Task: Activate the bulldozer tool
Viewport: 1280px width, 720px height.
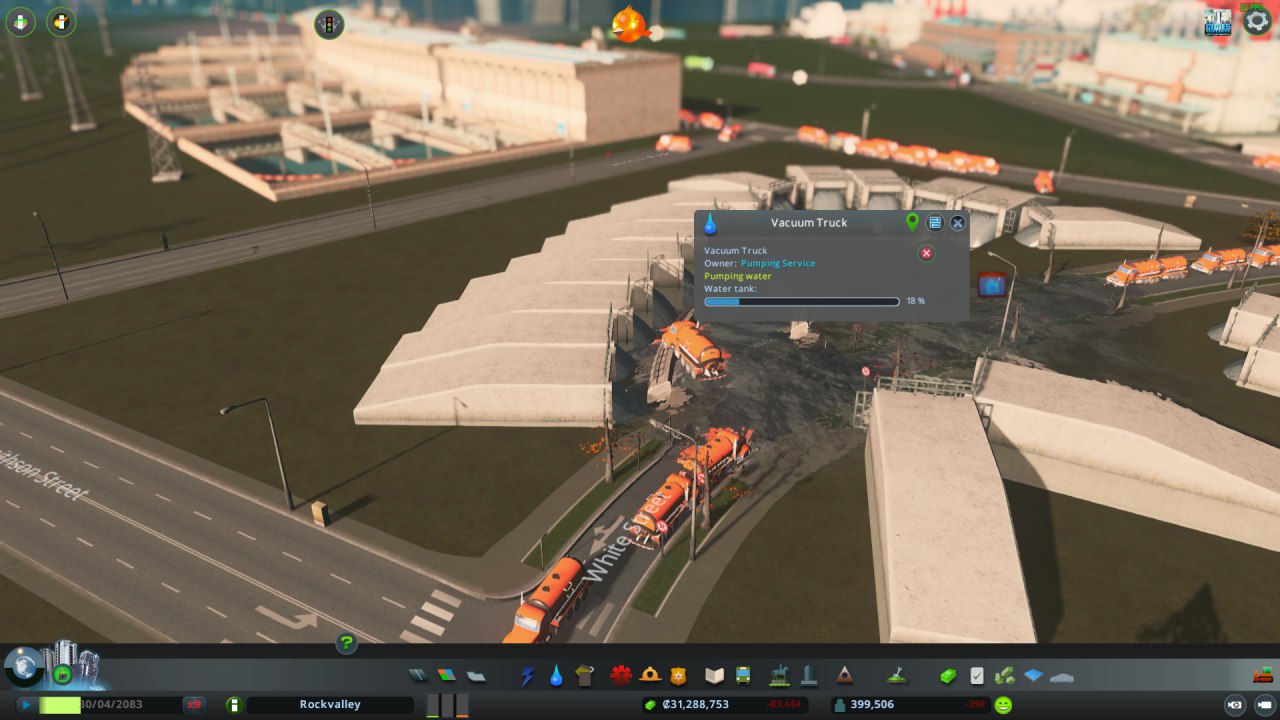Action: point(1262,675)
